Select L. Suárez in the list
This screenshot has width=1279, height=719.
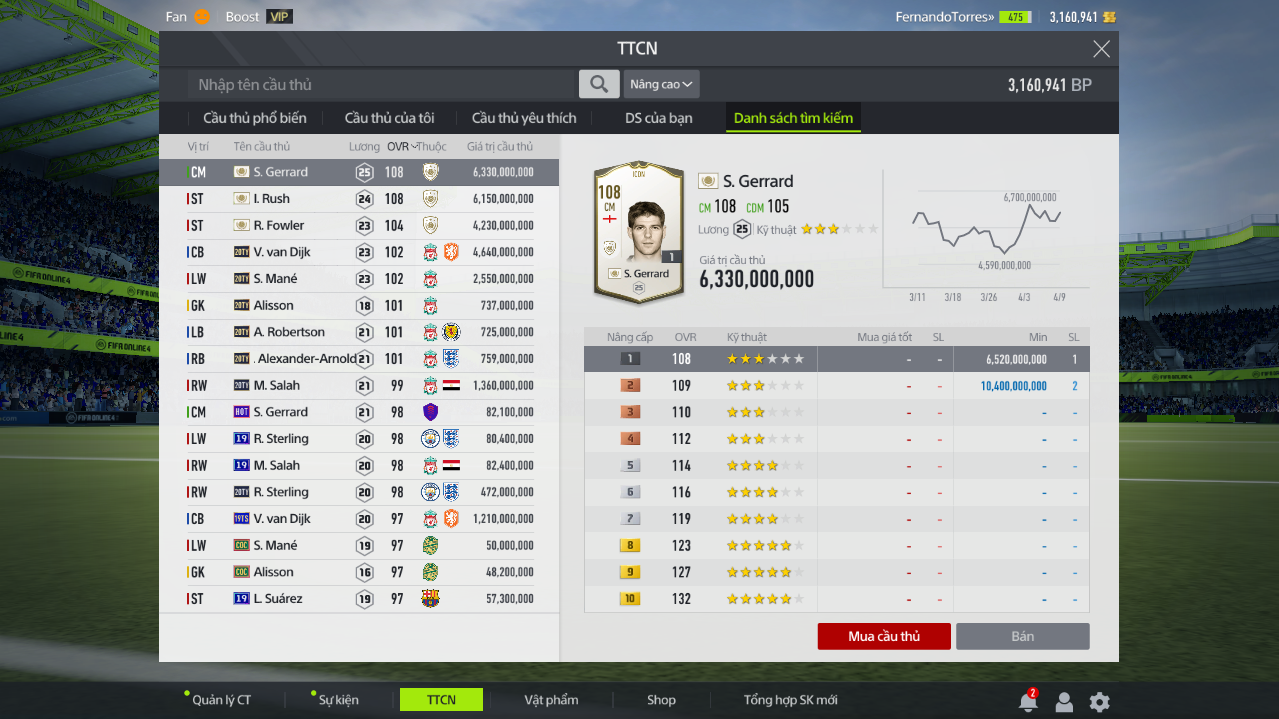(360, 599)
